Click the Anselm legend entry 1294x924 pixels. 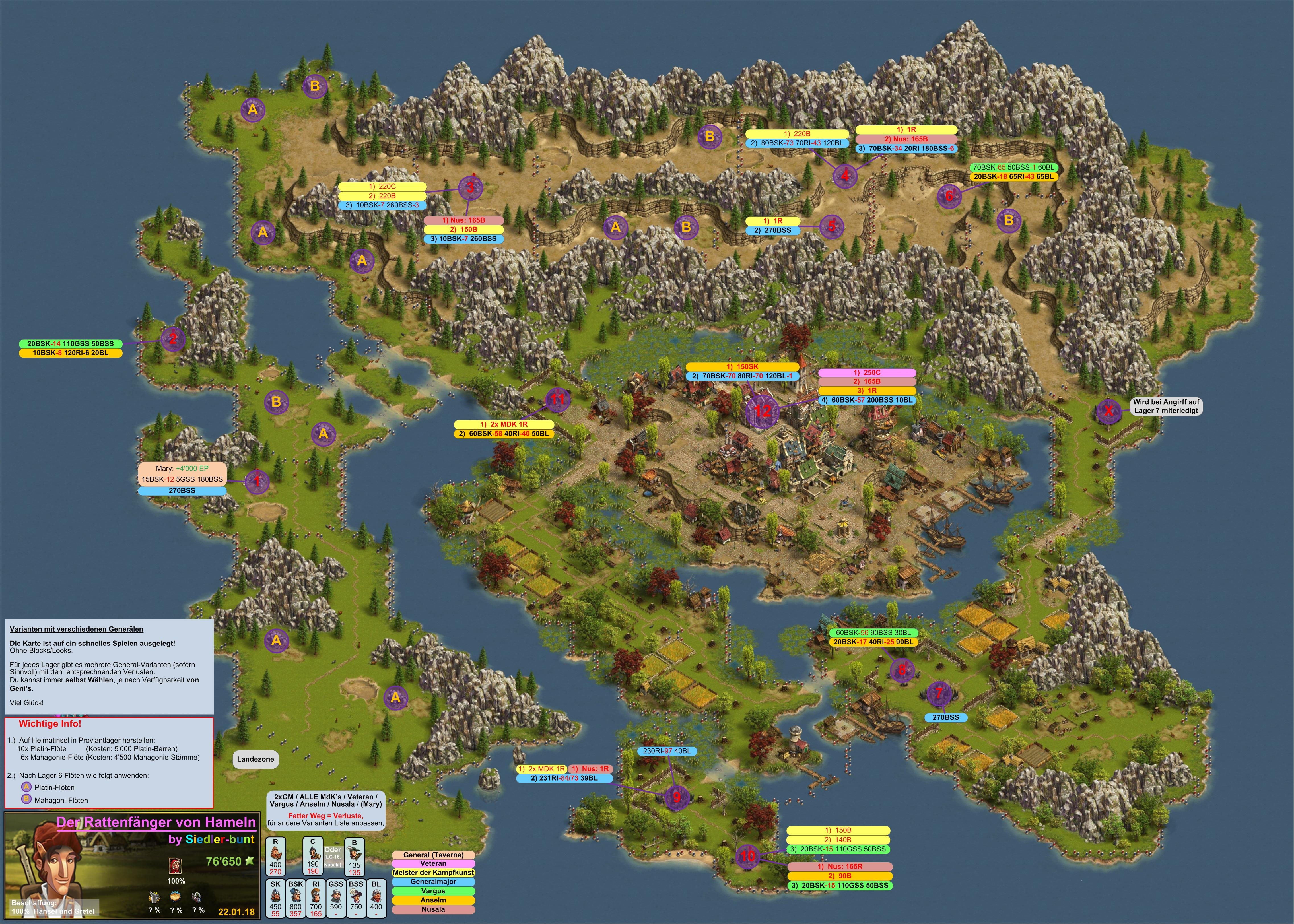coord(433,900)
